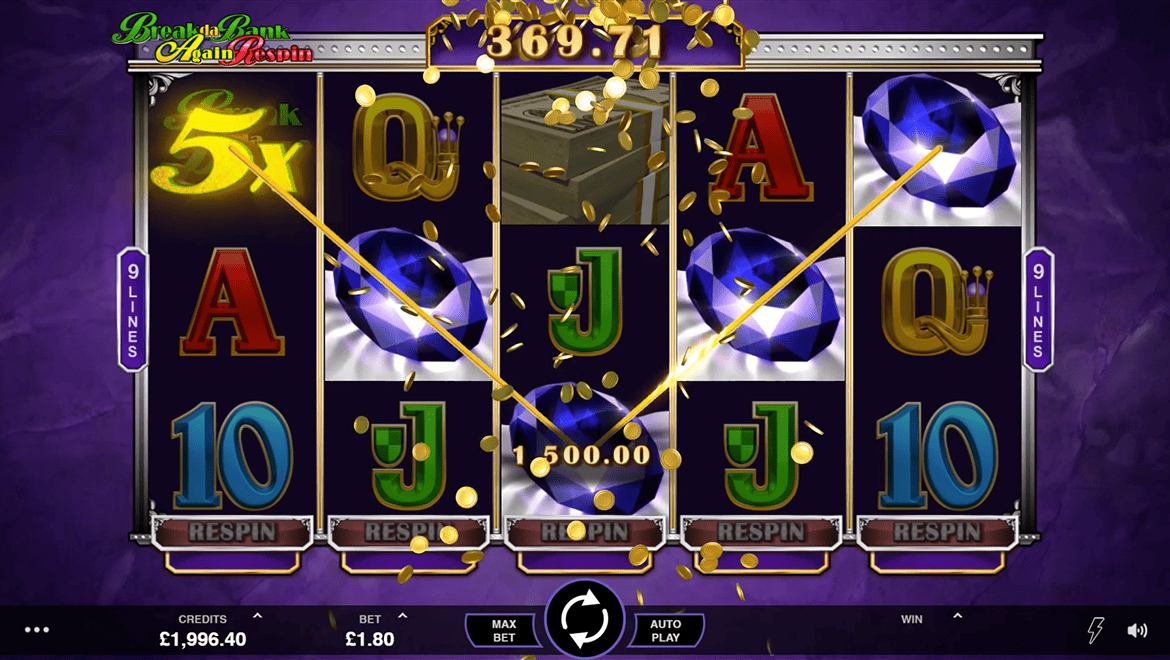Select the Max Bet button
Viewport: 1170px width, 660px height.
pos(503,631)
